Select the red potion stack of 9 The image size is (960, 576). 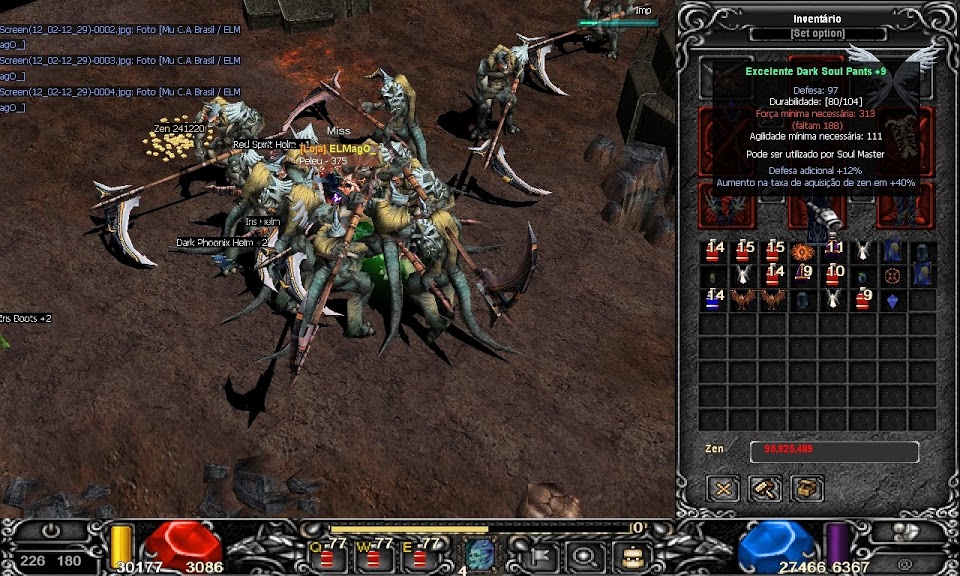(x=863, y=299)
